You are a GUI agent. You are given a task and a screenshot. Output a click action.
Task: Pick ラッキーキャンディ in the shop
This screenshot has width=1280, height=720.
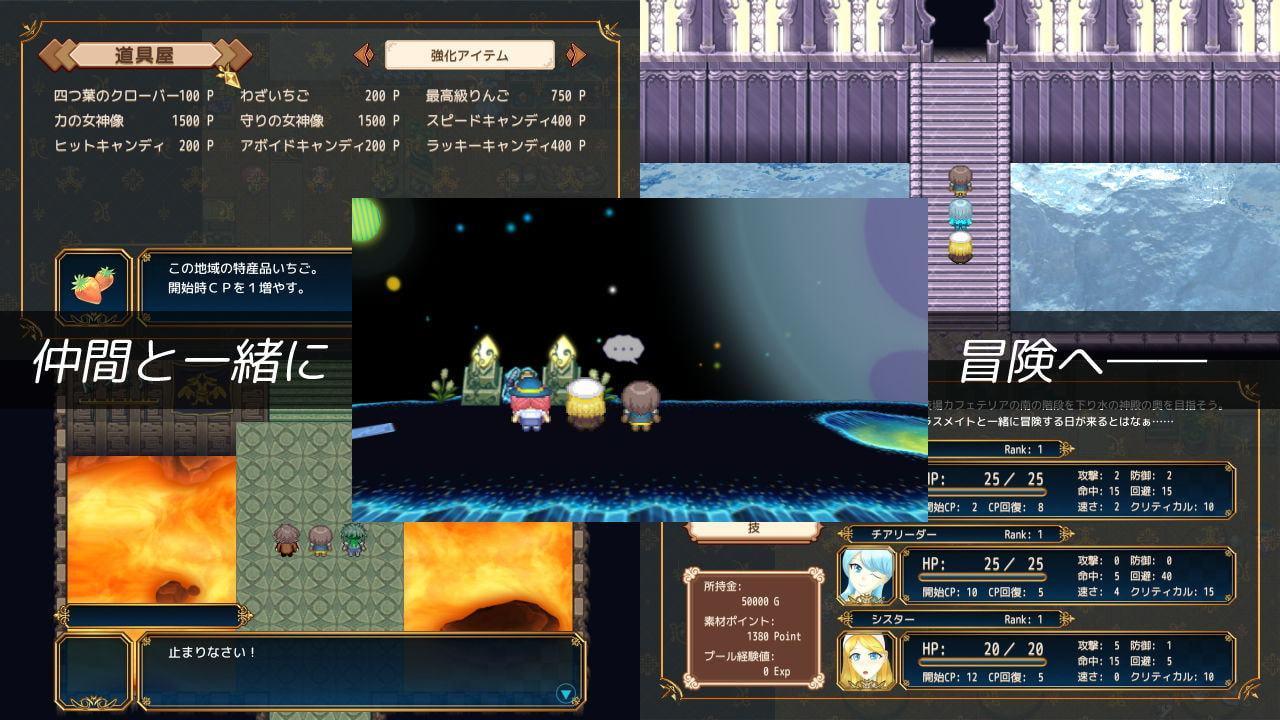pos(505,146)
